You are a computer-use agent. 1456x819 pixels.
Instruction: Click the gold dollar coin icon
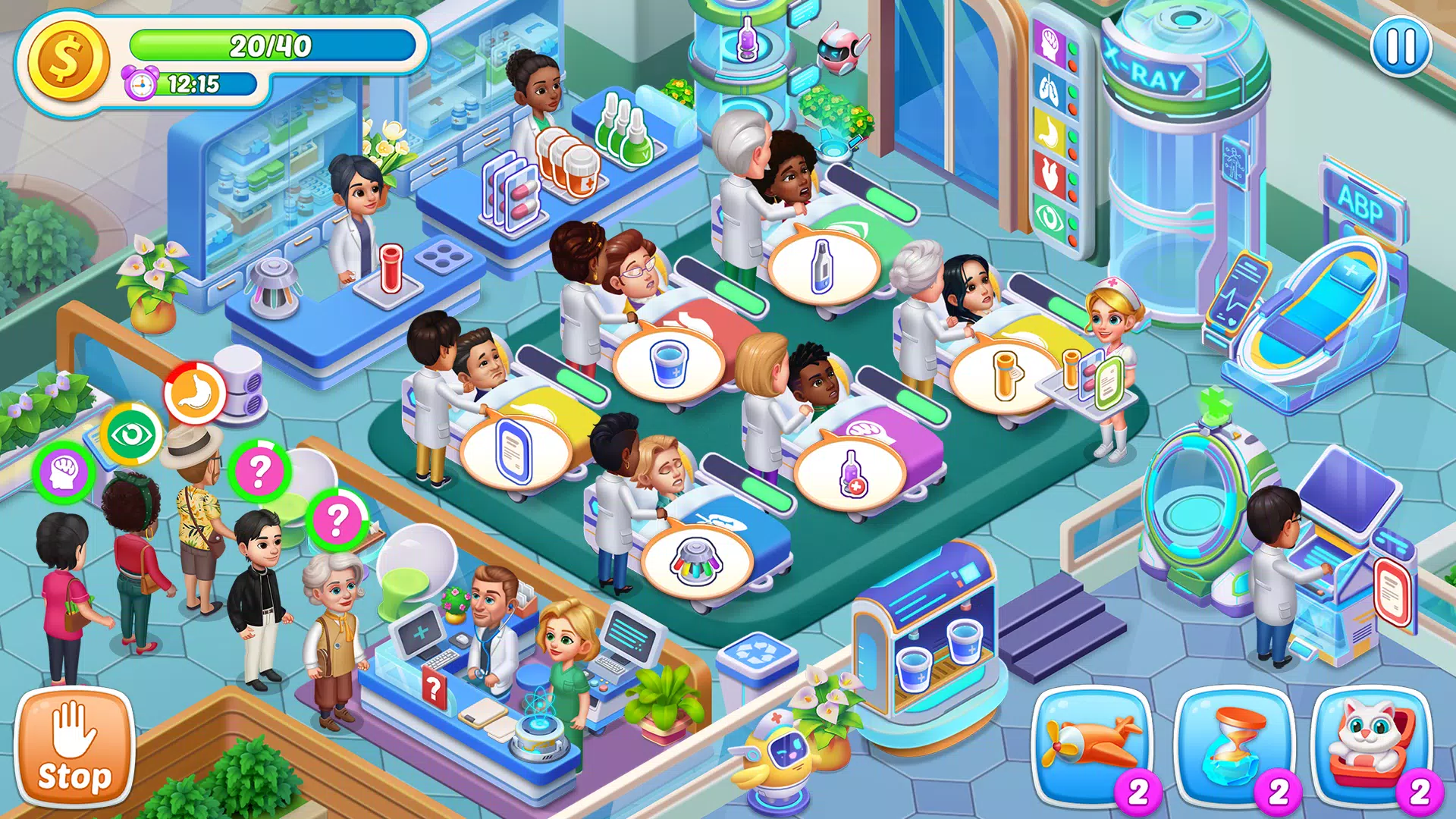[x=67, y=60]
